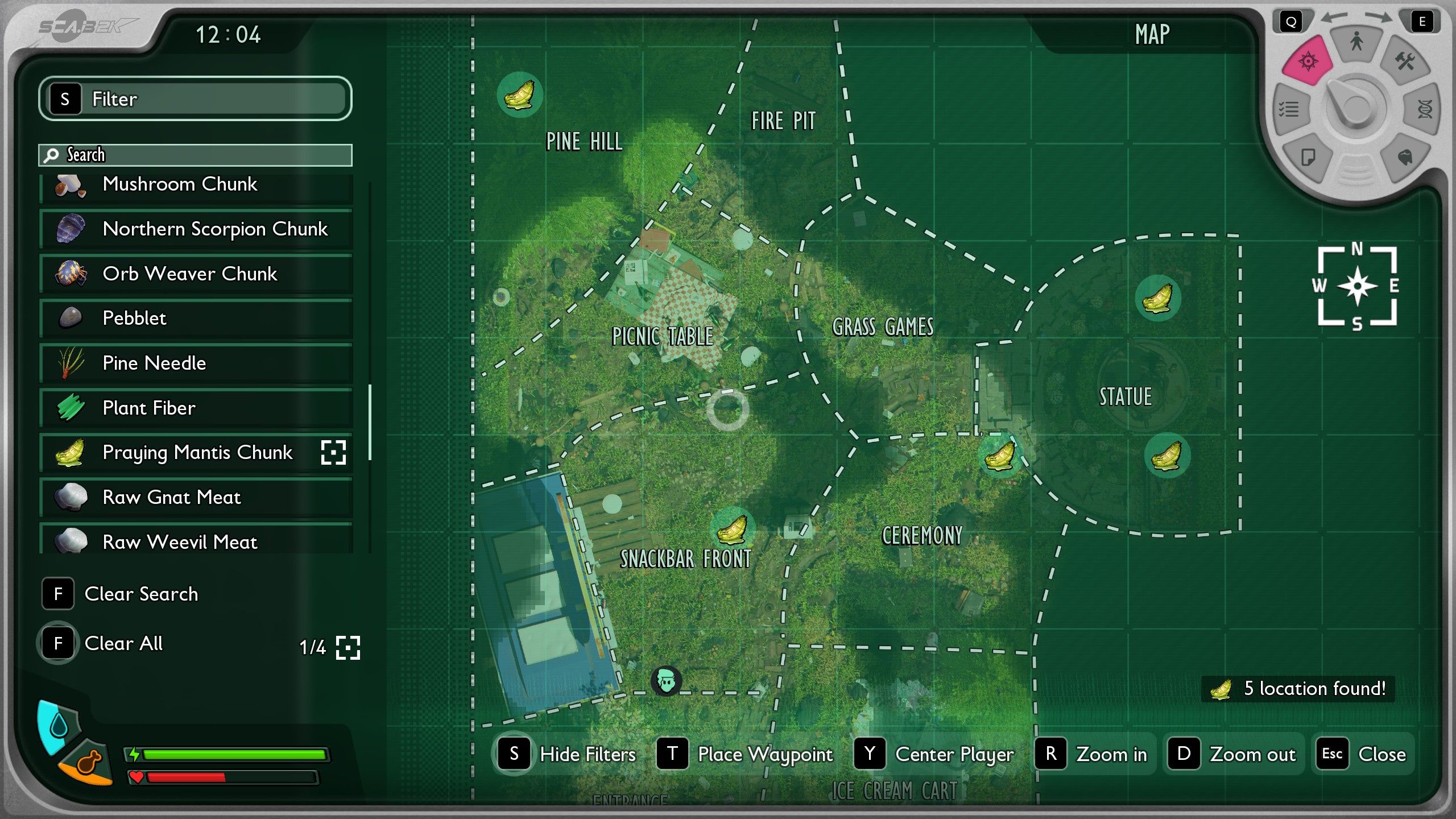Select Raw Gnat Meat resource row
The width and height of the screenshot is (1456, 819).
(x=196, y=498)
